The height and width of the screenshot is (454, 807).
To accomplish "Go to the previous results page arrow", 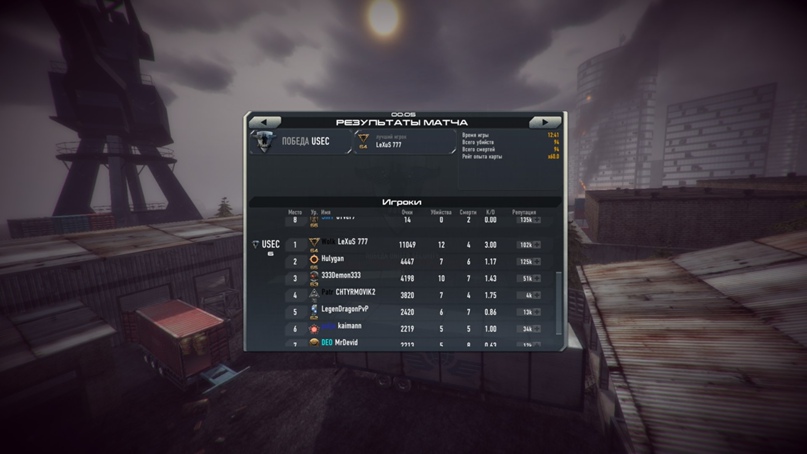I will 263,122.
